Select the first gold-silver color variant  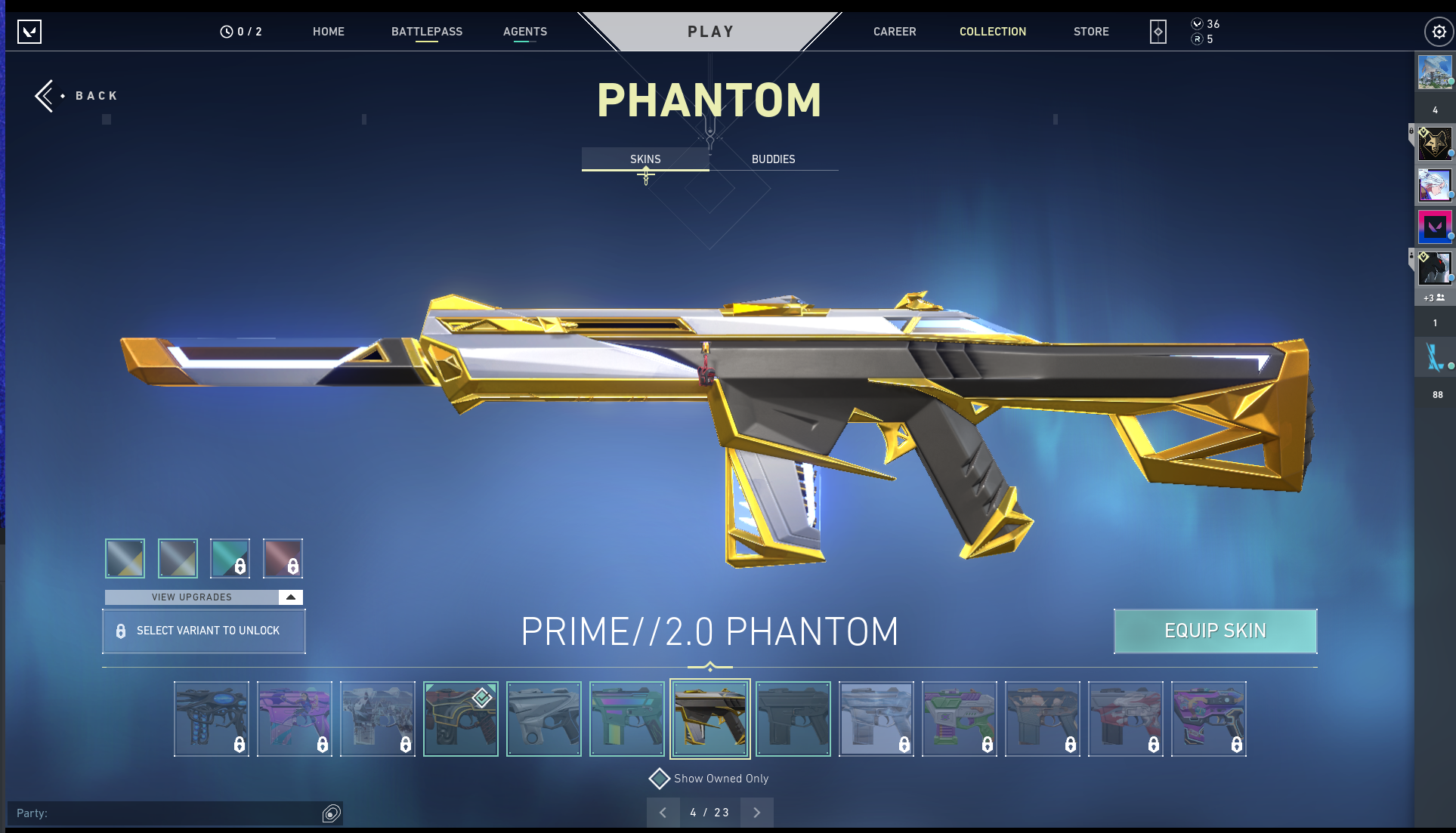coord(124,558)
